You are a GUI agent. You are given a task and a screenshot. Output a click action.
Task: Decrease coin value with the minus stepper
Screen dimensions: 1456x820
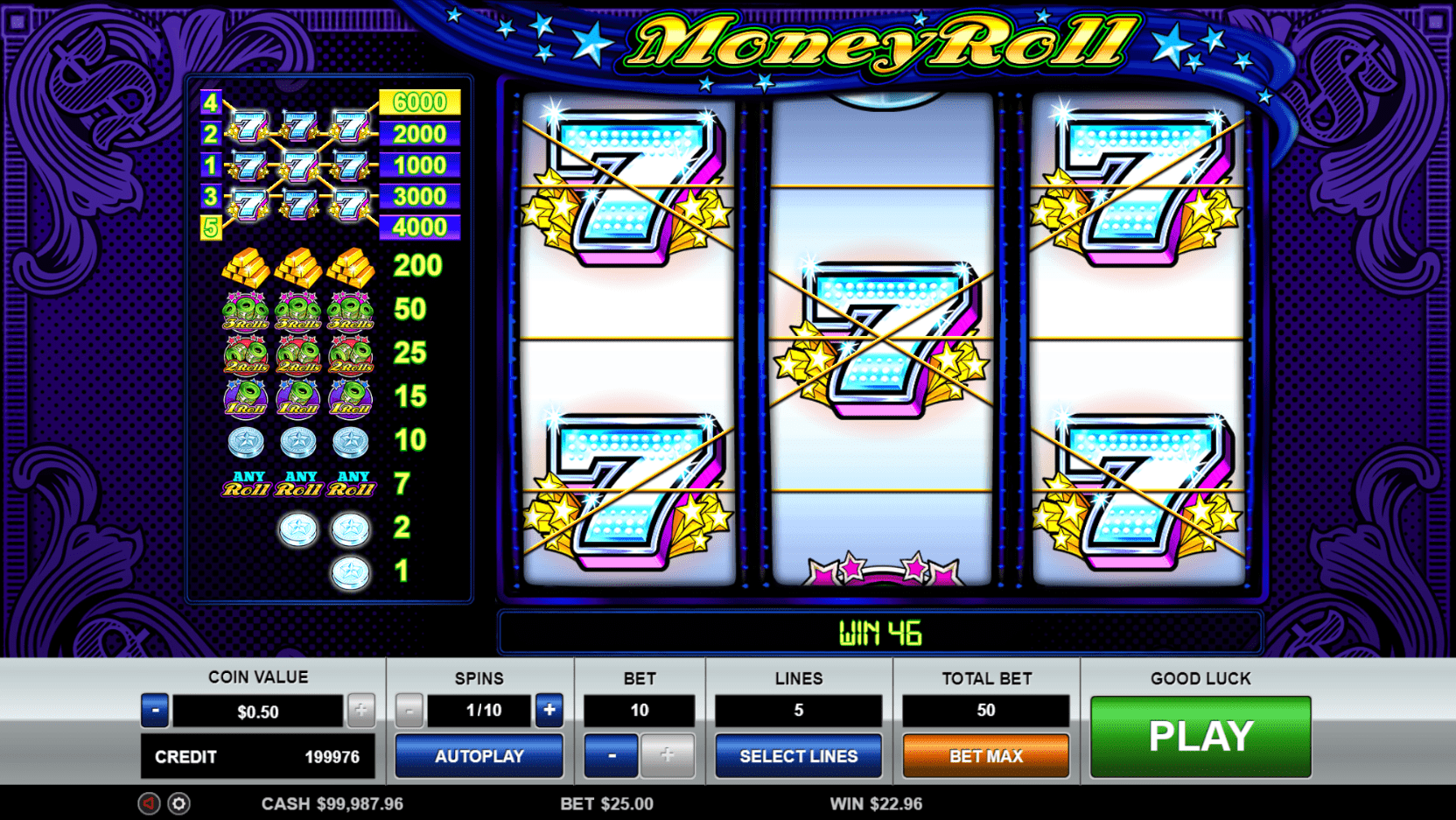pyautogui.click(x=155, y=711)
